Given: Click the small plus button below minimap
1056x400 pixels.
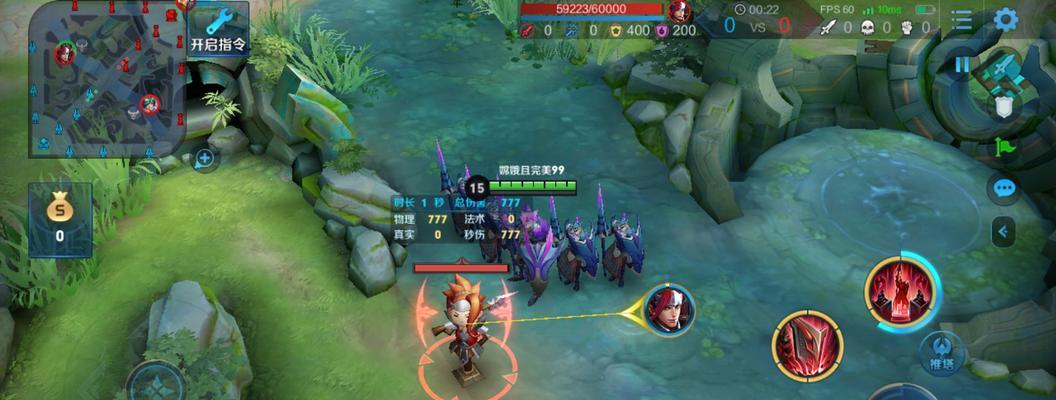Looking at the screenshot, I should coord(204,159).
